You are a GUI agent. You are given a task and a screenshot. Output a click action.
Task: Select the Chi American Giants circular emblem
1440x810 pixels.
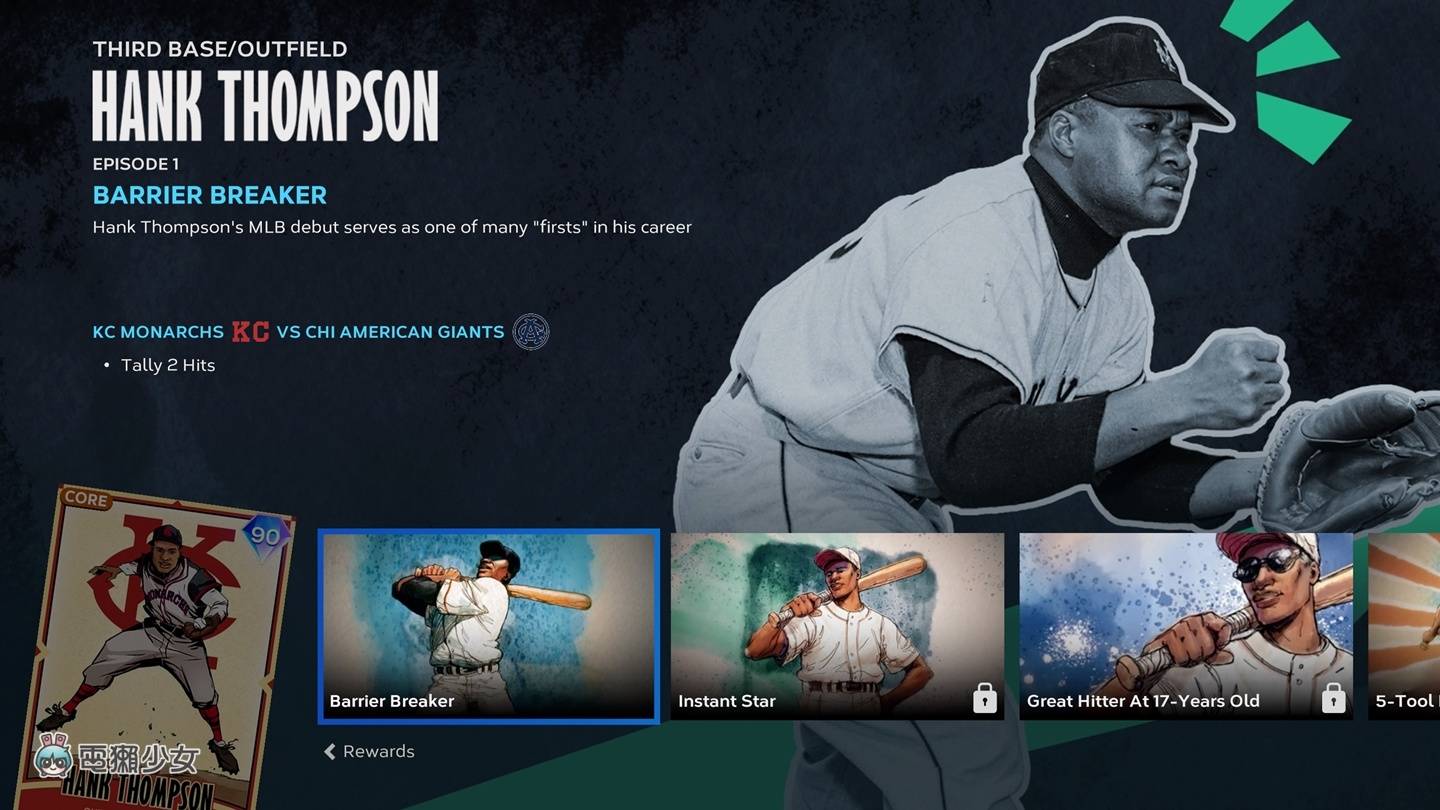point(530,331)
